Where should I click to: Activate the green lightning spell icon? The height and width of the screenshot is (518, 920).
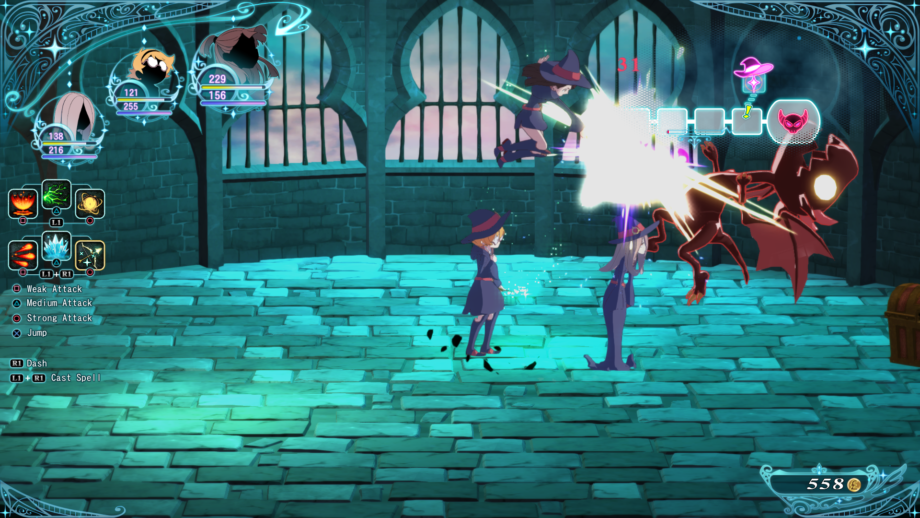[x=56, y=195]
